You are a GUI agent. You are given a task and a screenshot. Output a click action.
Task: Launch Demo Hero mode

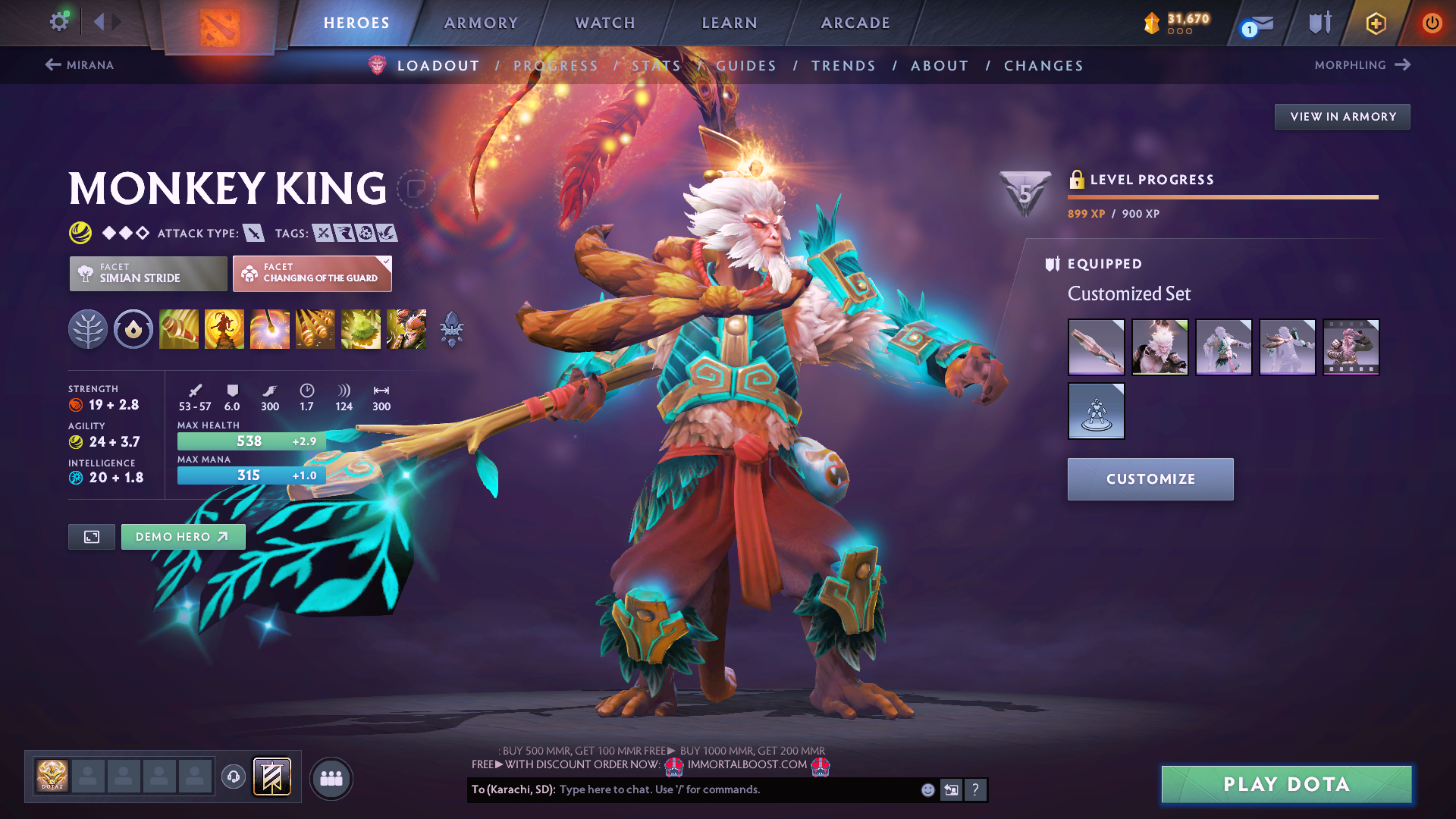(183, 537)
